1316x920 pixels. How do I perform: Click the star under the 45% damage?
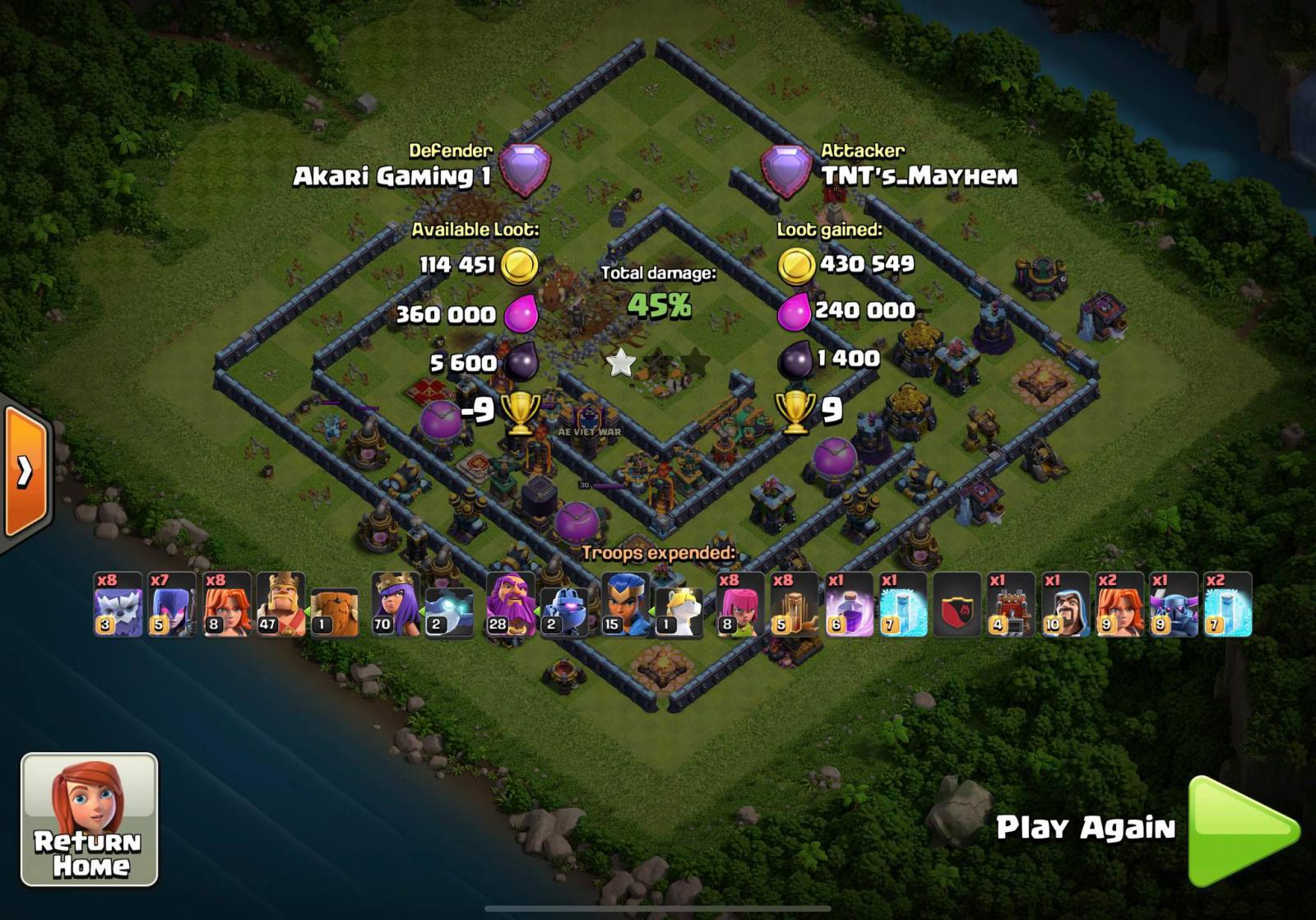(x=621, y=363)
